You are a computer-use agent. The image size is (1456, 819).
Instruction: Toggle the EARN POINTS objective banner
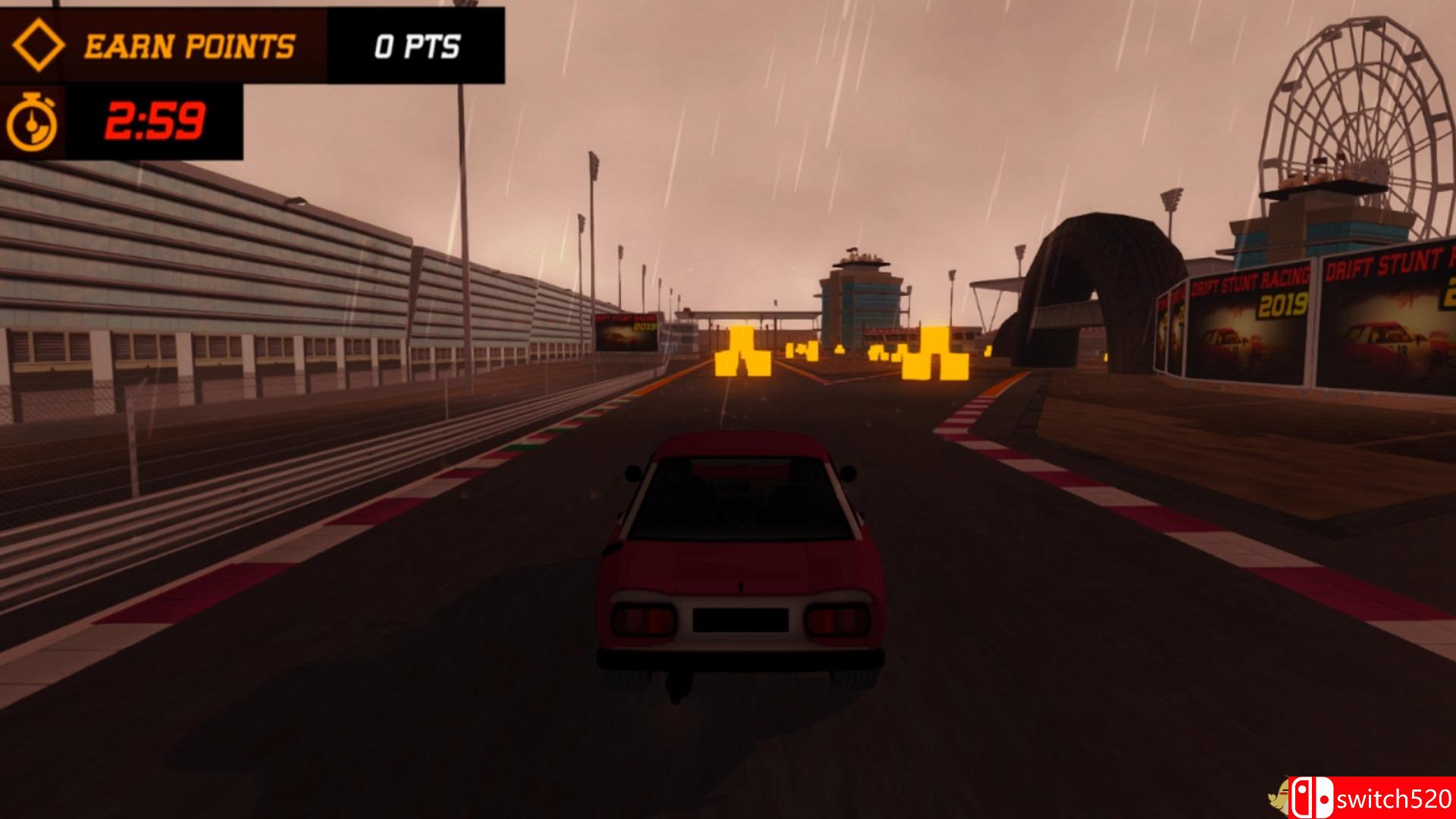click(190, 45)
